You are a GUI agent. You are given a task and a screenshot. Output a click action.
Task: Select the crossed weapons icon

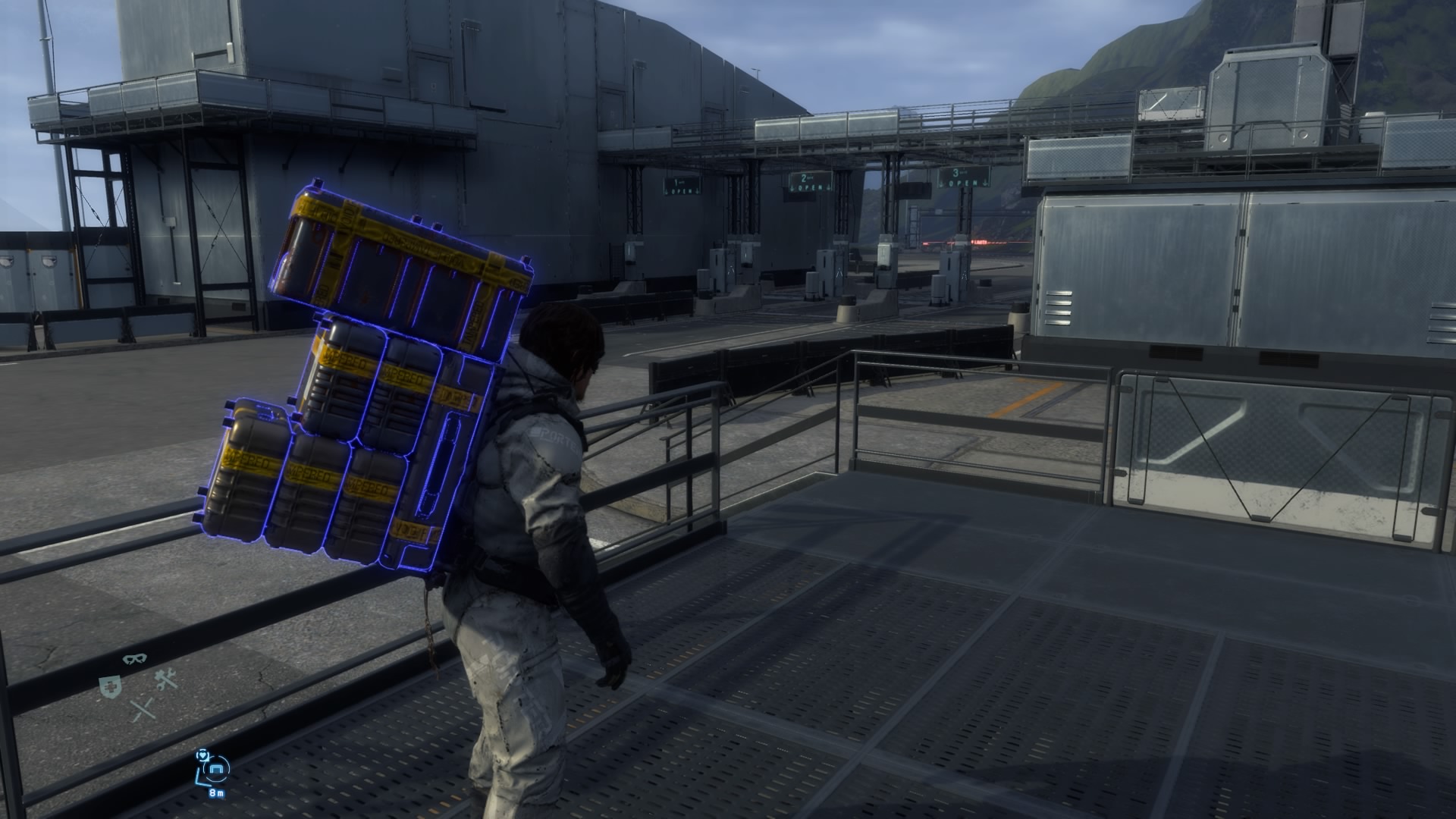143,711
